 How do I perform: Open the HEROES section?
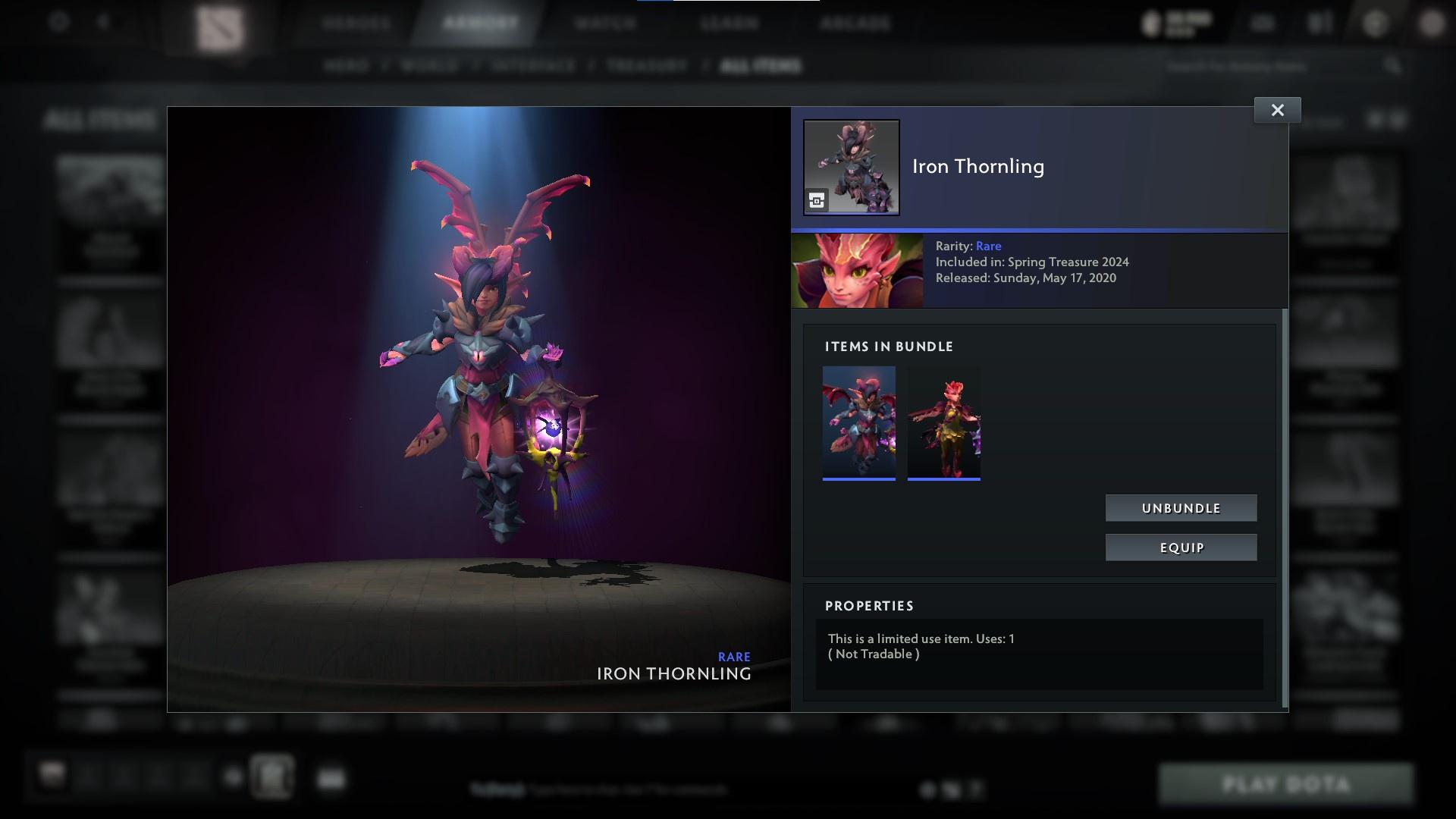[356, 23]
